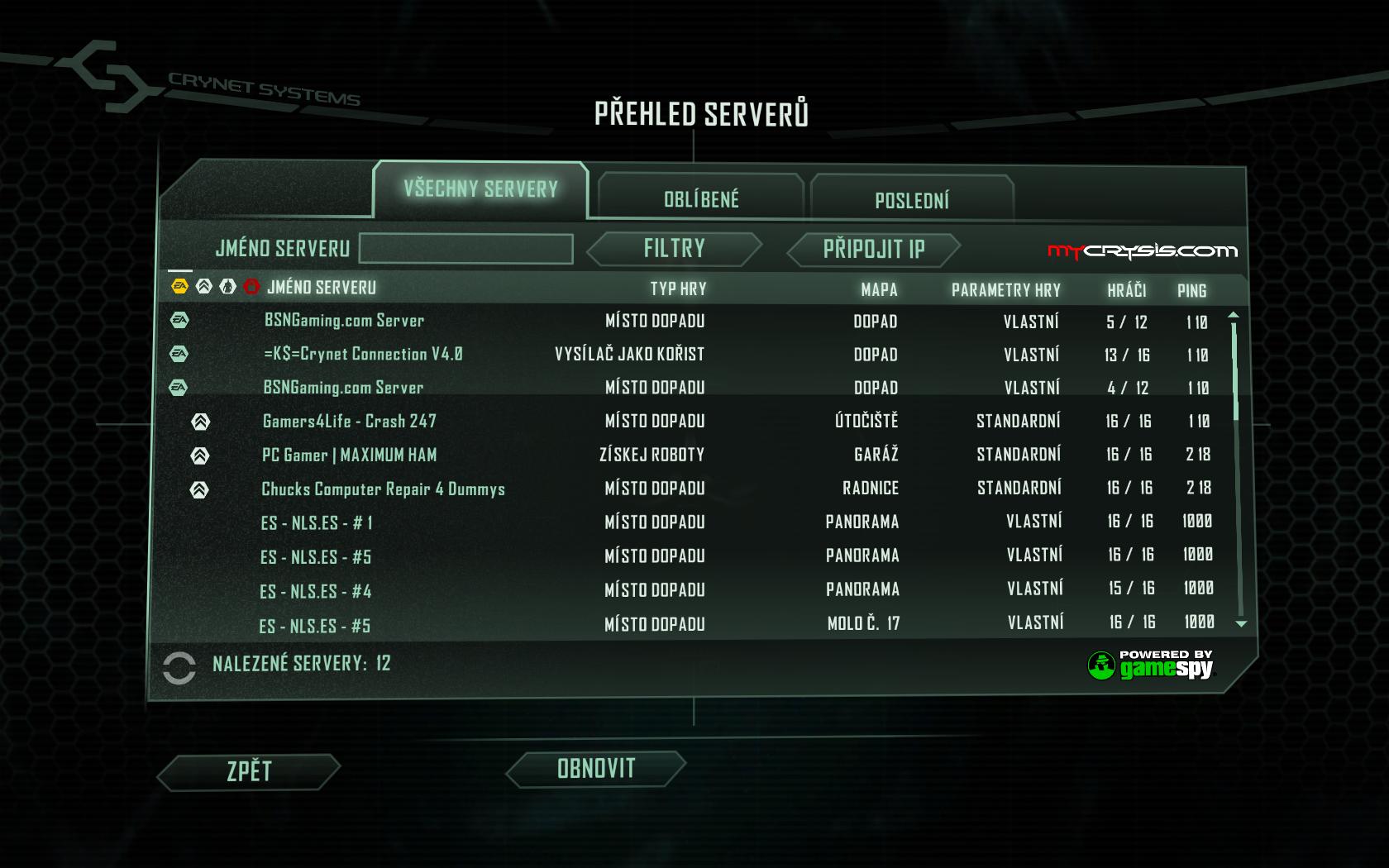This screenshot has width=1389, height=868.
Task: Select the ES - NLS.ES - #4 server
Action: point(316,591)
